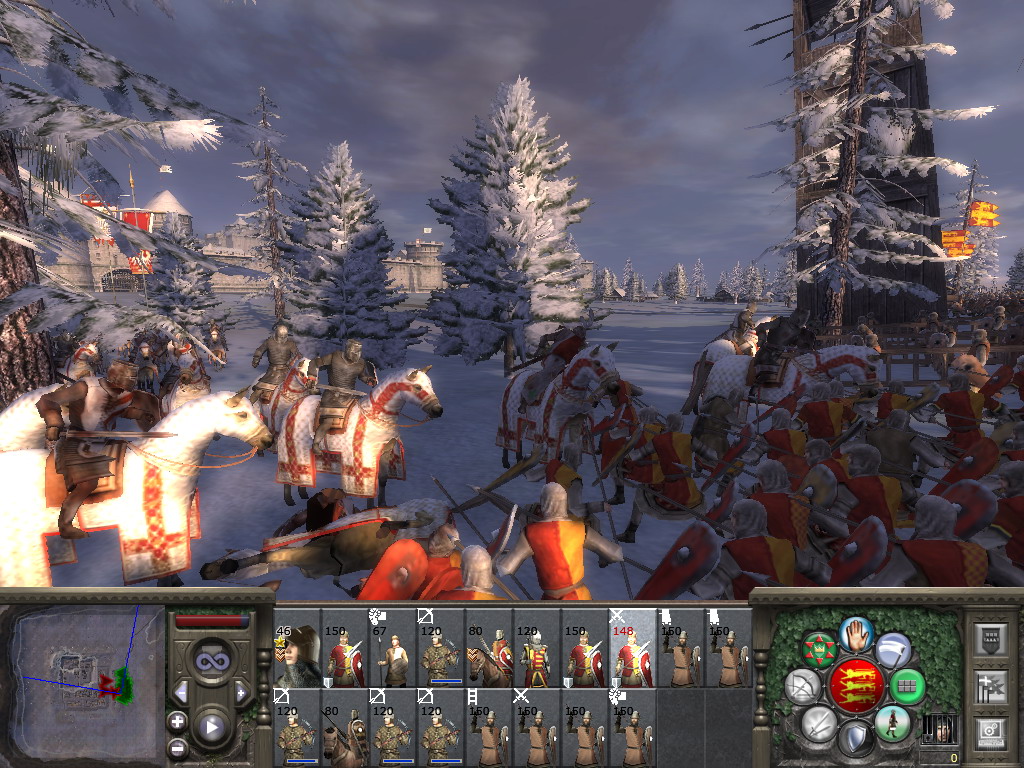
Task: Resume battle with the play button
Action: pos(211,727)
